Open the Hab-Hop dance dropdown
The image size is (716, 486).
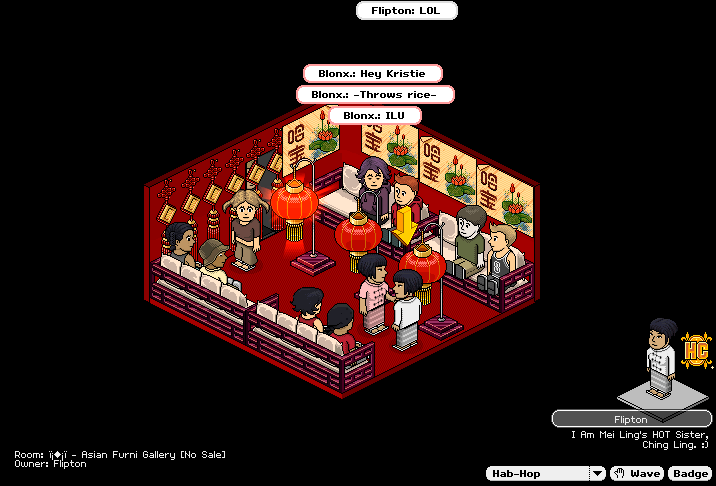(x=597, y=473)
